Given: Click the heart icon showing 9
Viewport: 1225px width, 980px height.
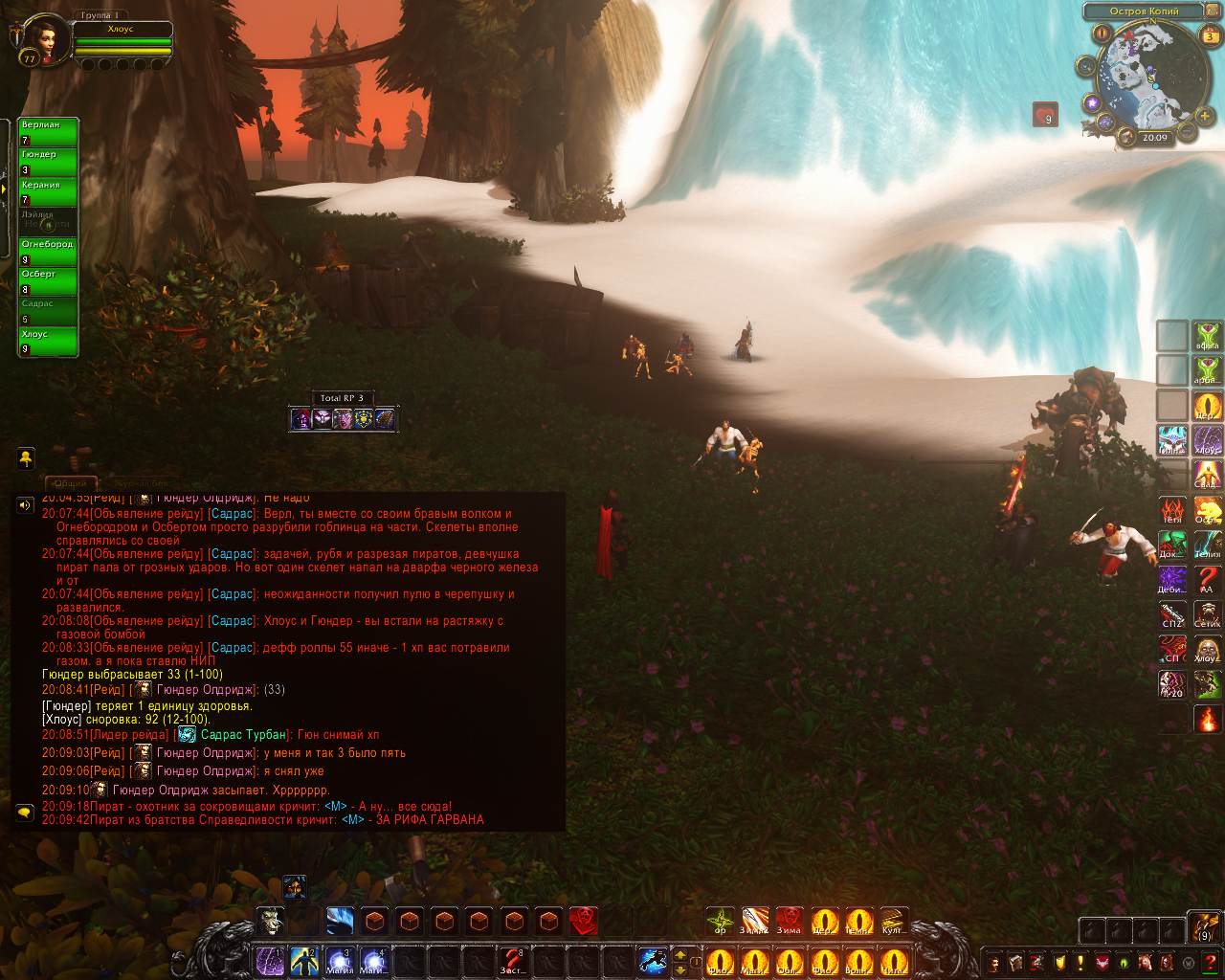Looking at the screenshot, I should coord(1045,115).
